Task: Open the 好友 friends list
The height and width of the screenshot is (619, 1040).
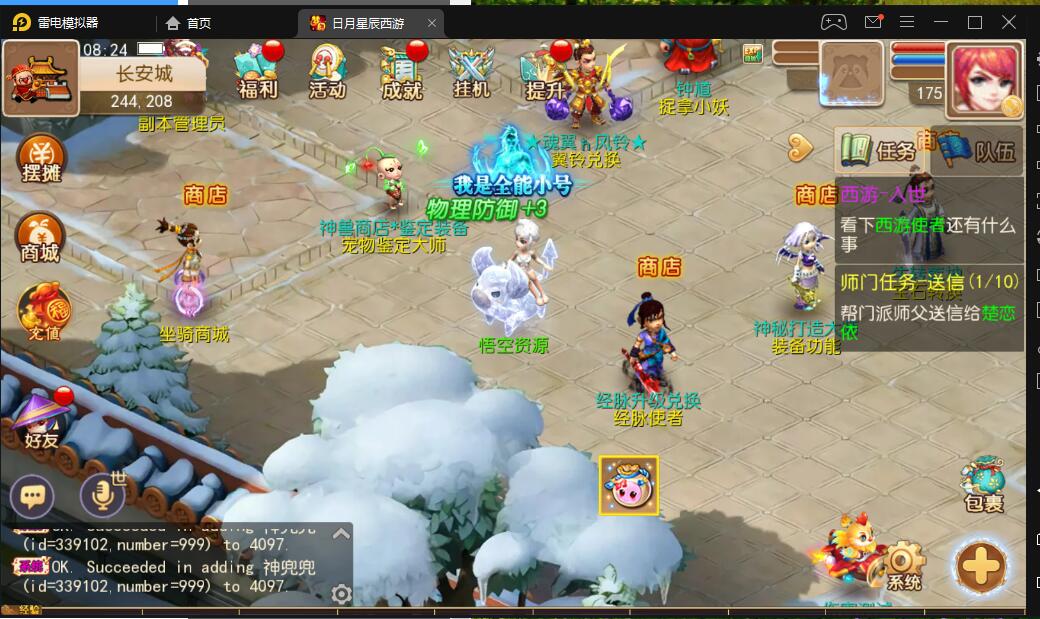Action: [x=41, y=422]
